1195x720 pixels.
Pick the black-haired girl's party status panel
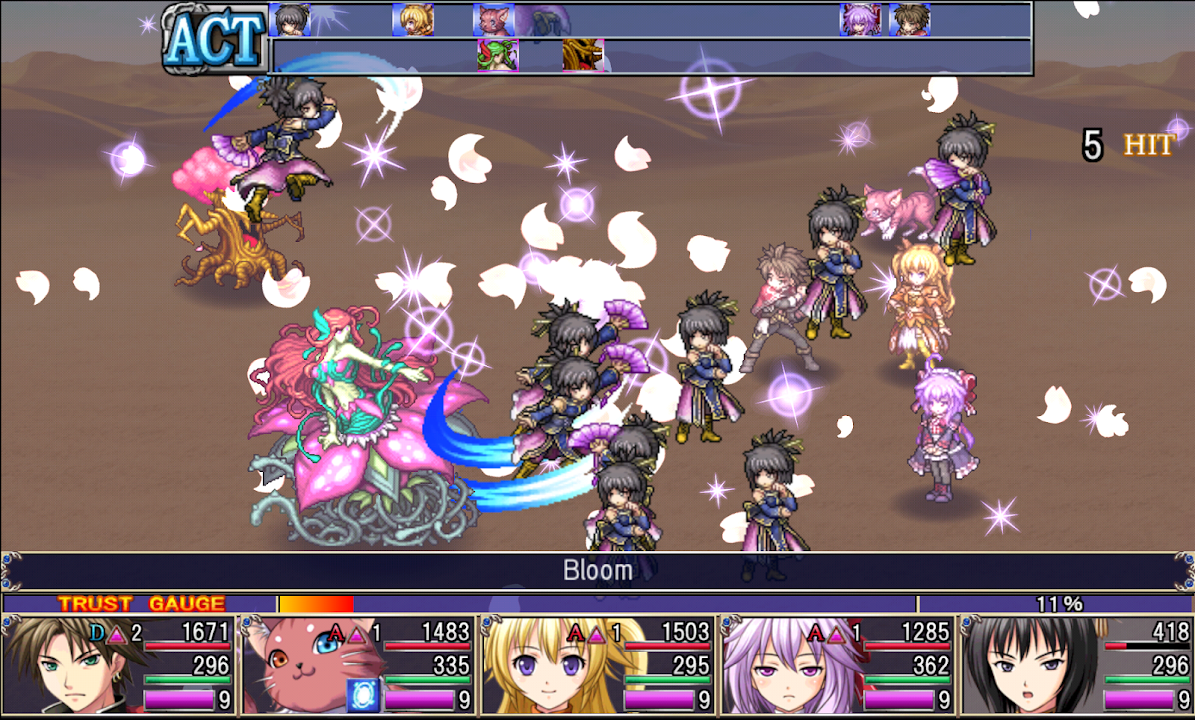[1075, 665]
